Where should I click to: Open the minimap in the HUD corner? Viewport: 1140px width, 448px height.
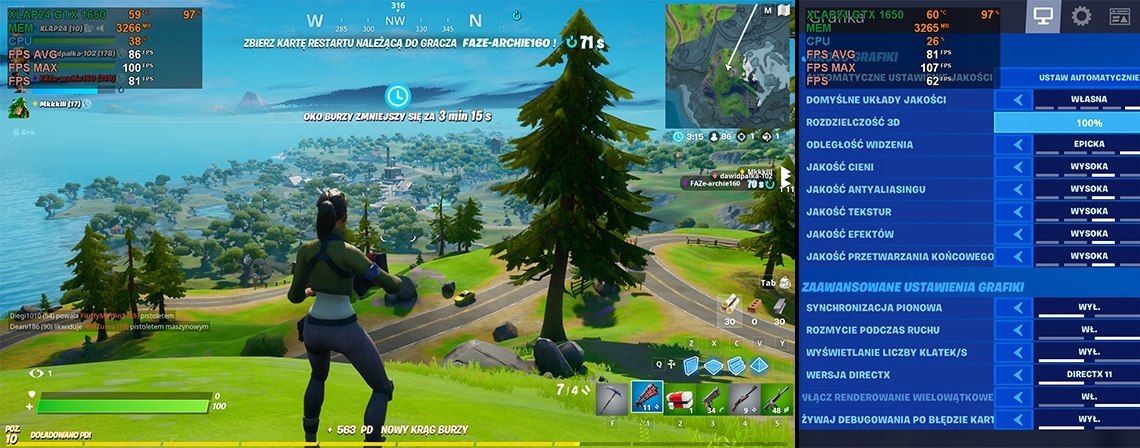[727, 65]
